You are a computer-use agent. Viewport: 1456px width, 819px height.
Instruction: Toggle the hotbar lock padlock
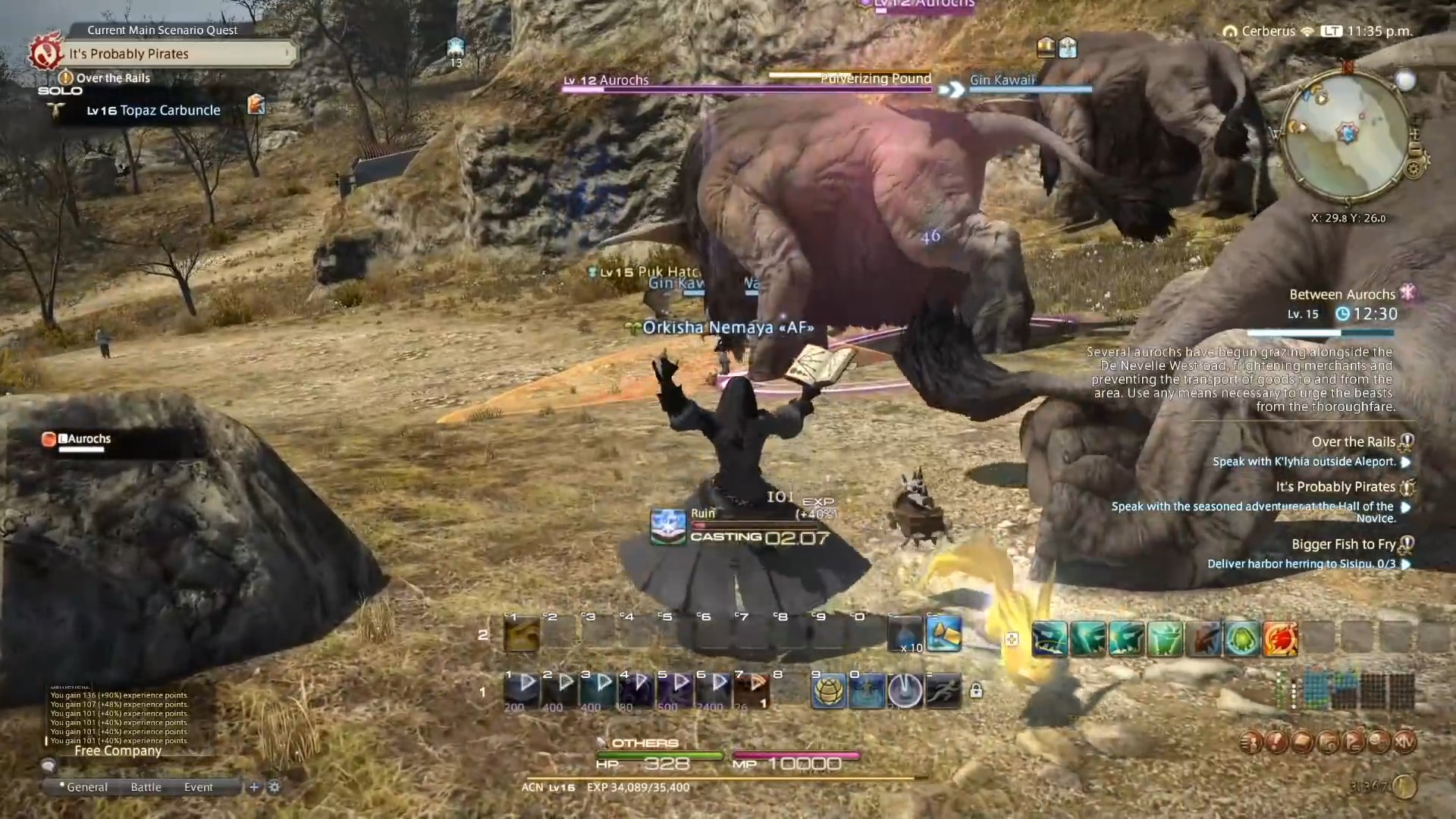(x=977, y=691)
